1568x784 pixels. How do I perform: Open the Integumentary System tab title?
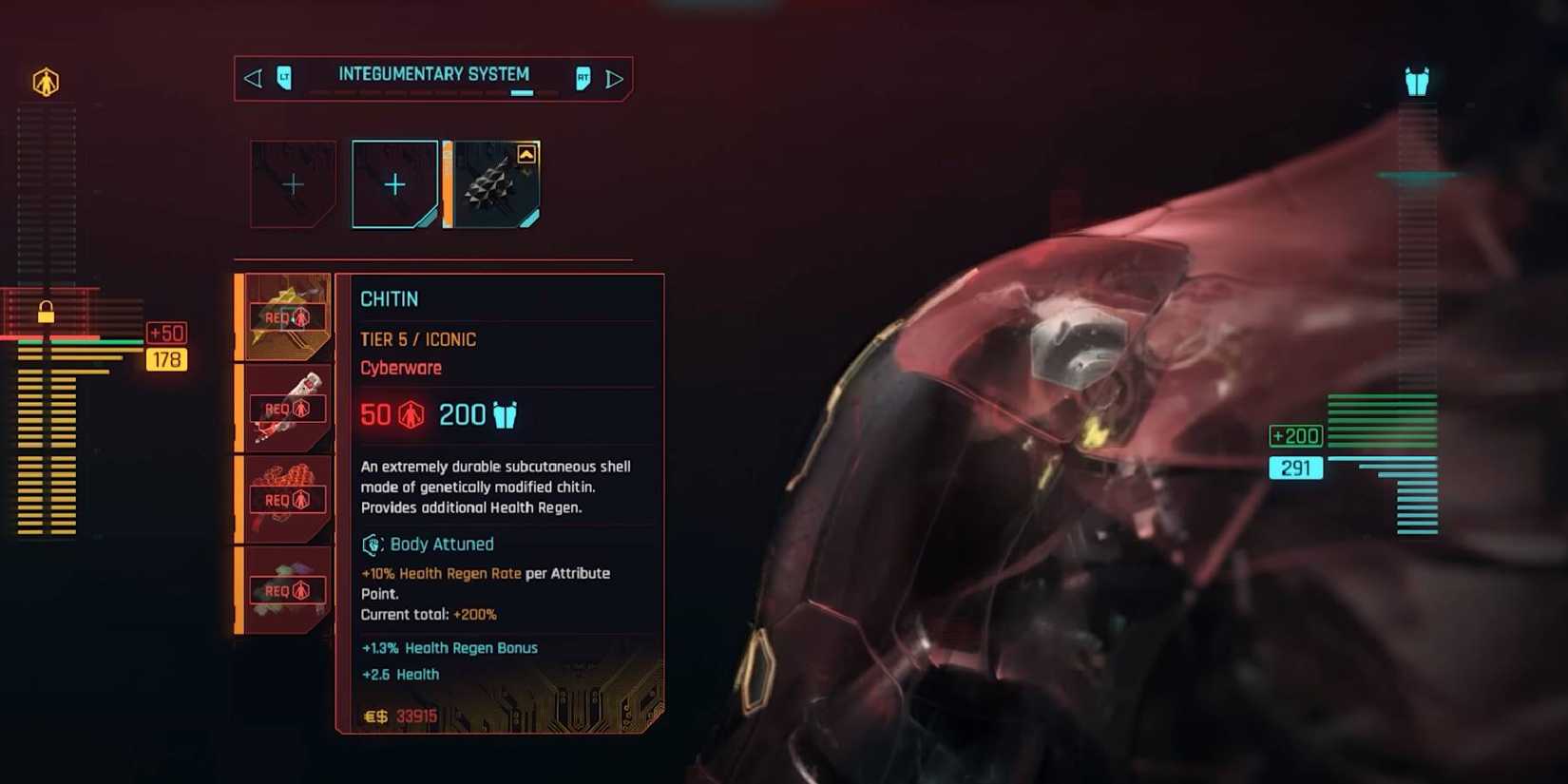(x=434, y=72)
